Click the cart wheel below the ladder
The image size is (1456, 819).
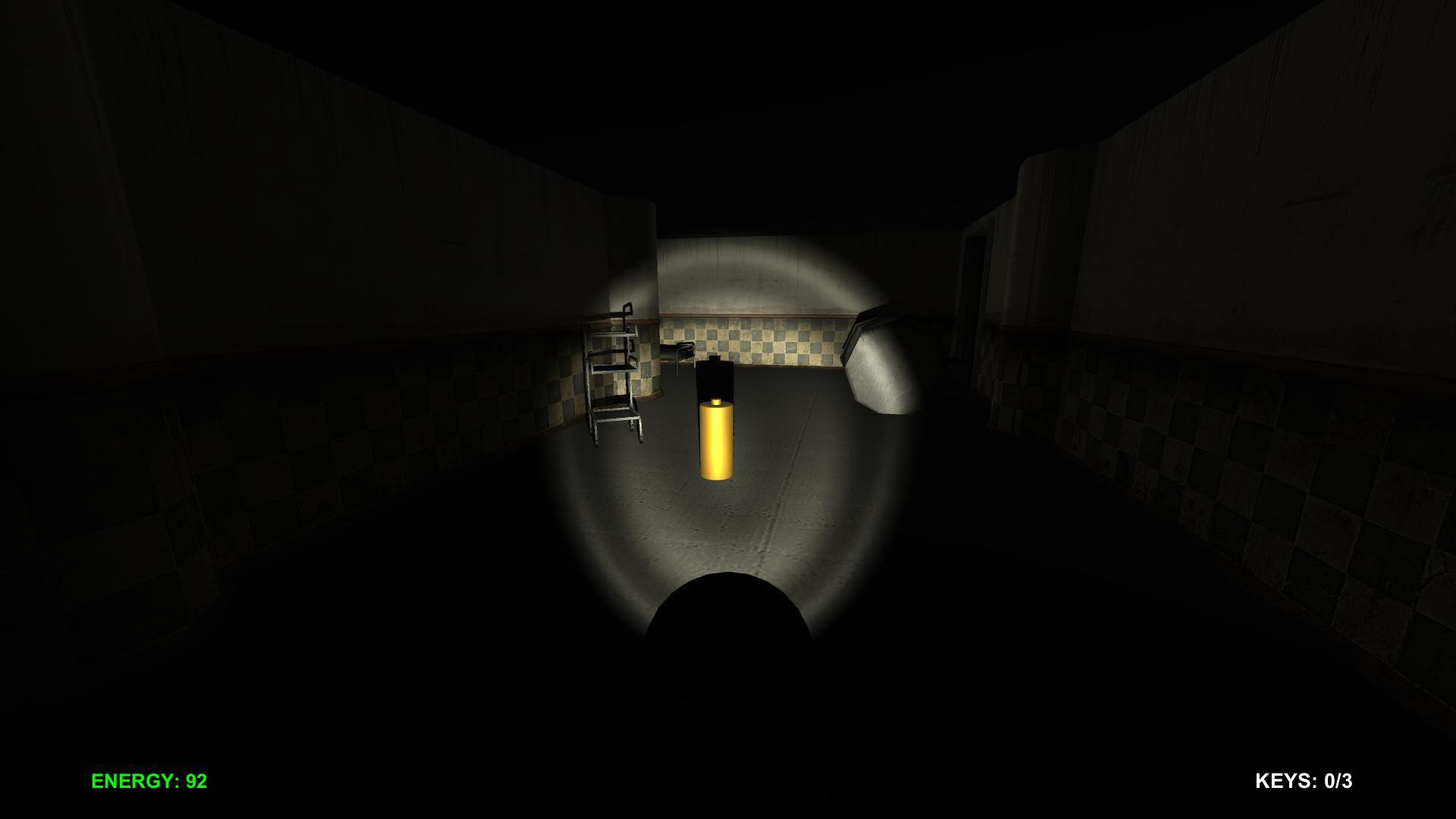pyautogui.click(x=641, y=438)
